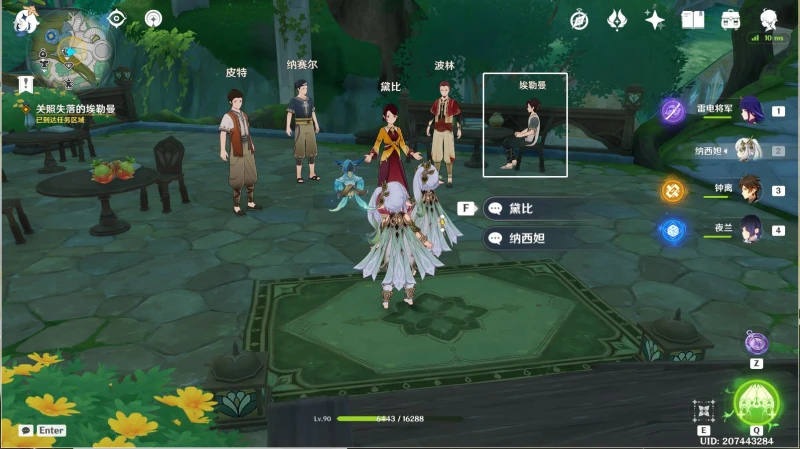Open the compass events icon

(x=579, y=19)
